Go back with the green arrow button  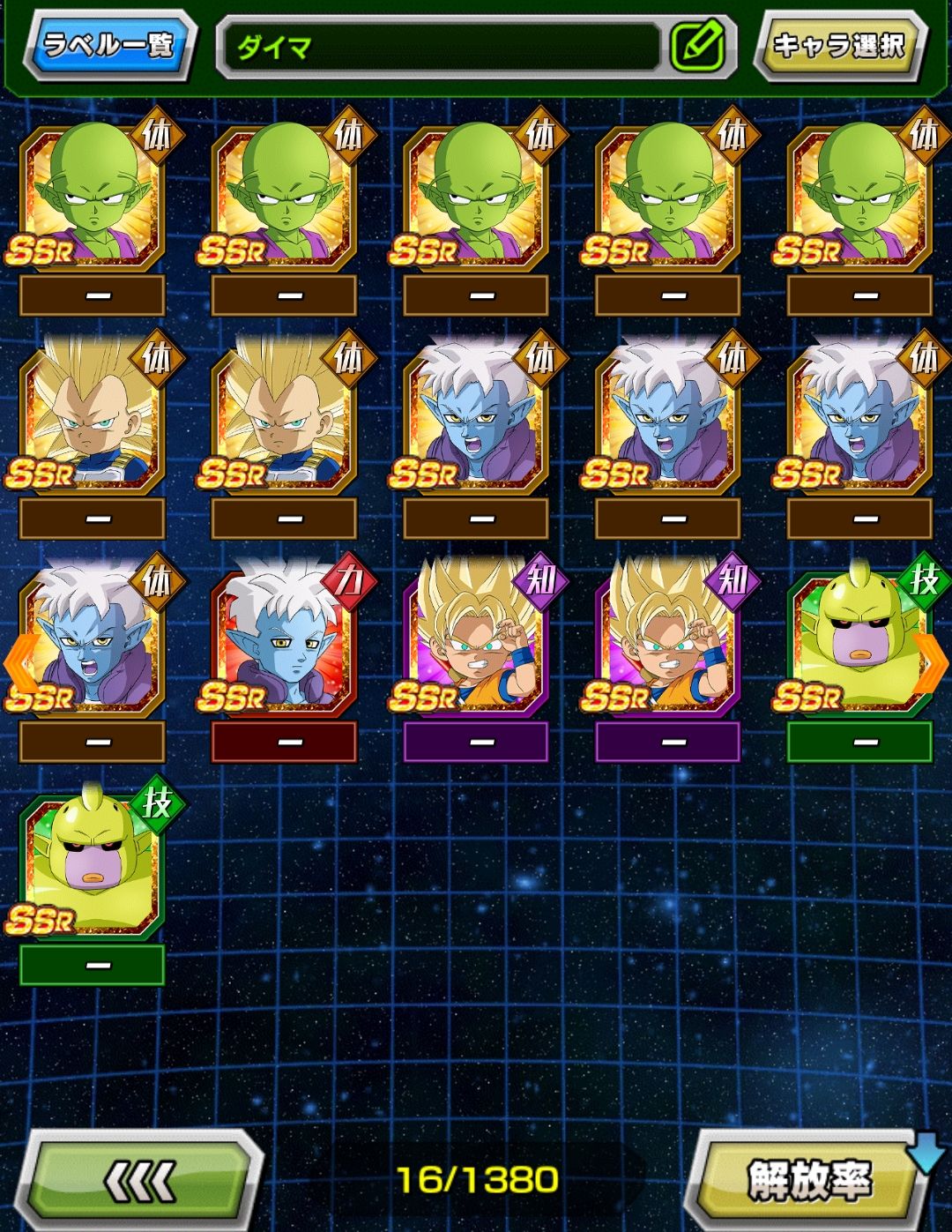[141, 1180]
